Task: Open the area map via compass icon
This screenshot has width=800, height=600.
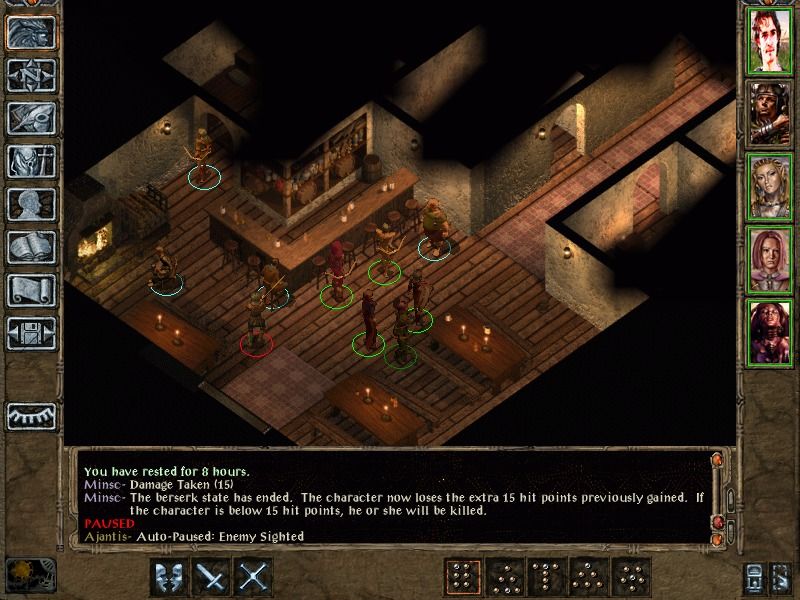Action: (x=30, y=75)
